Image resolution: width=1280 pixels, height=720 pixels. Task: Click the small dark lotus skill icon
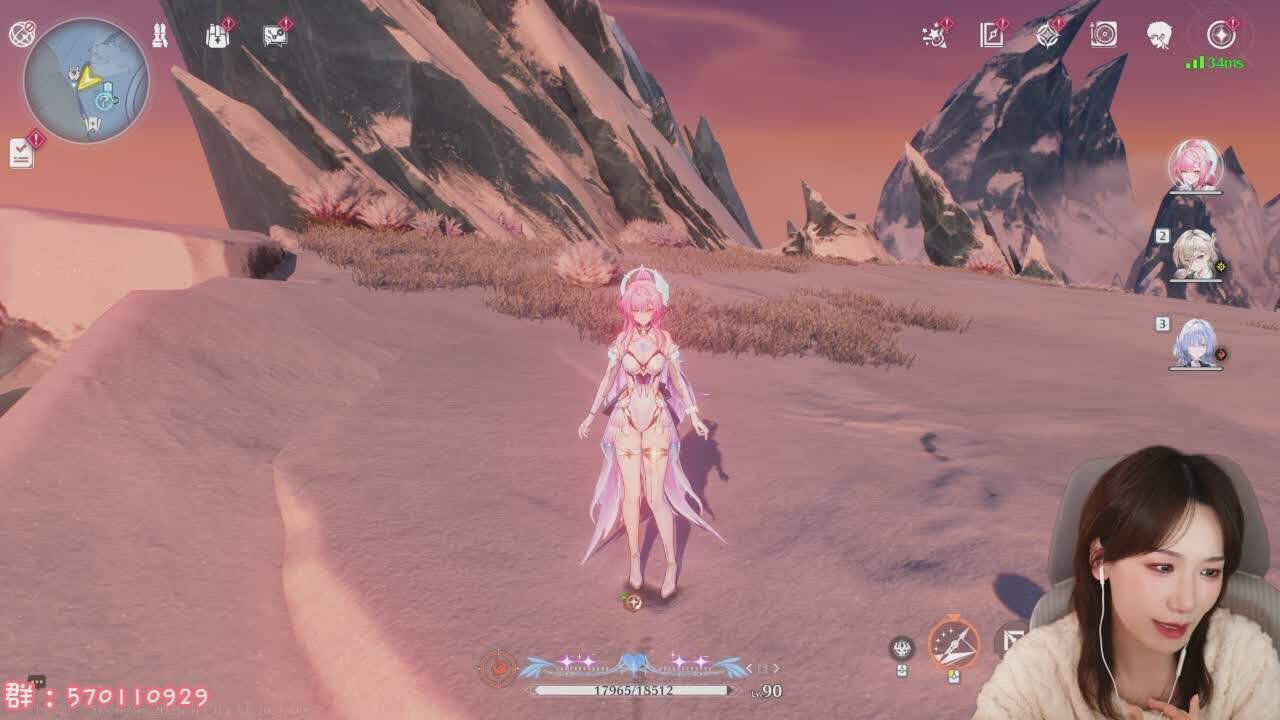[x=901, y=648]
